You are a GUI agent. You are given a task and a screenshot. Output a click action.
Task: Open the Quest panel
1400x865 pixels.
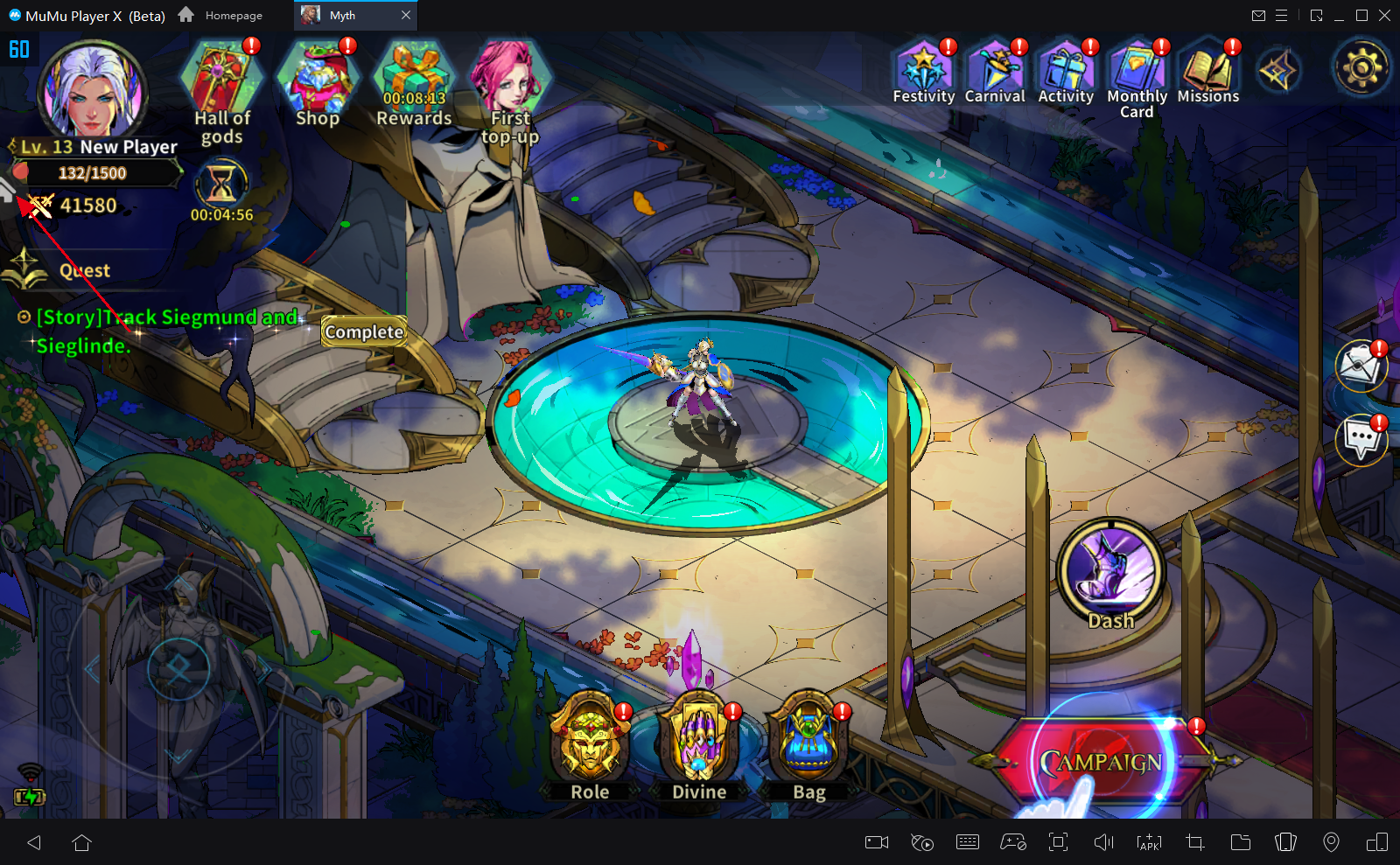[84, 270]
